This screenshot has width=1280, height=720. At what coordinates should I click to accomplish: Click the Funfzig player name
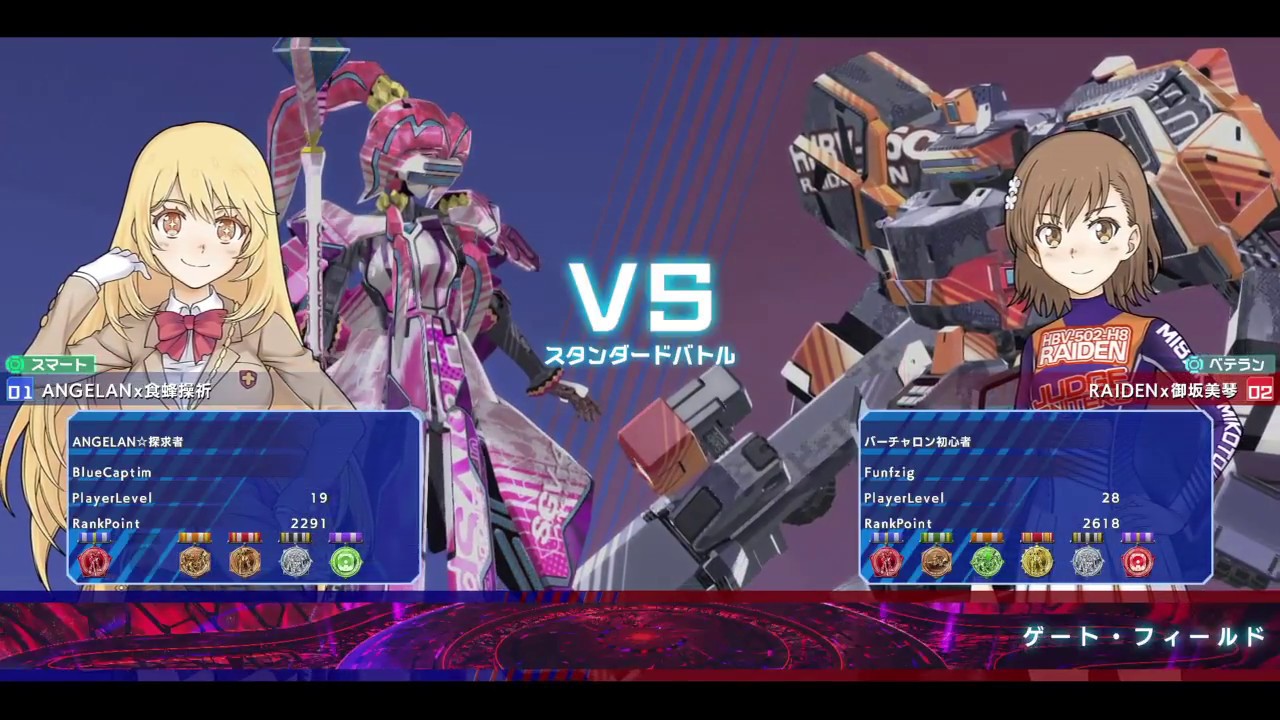coord(889,473)
